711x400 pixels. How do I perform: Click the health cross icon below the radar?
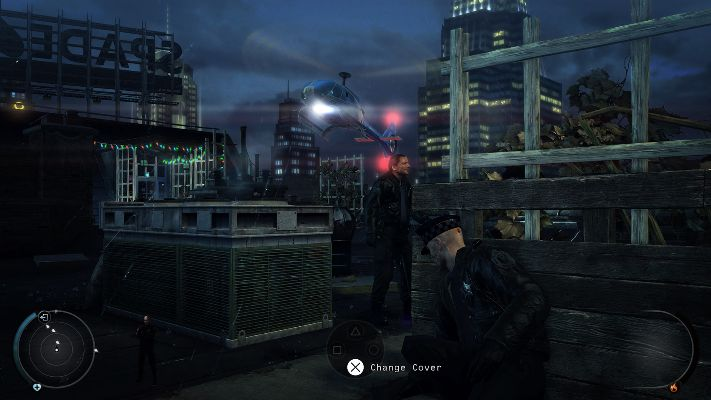coord(37,387)
